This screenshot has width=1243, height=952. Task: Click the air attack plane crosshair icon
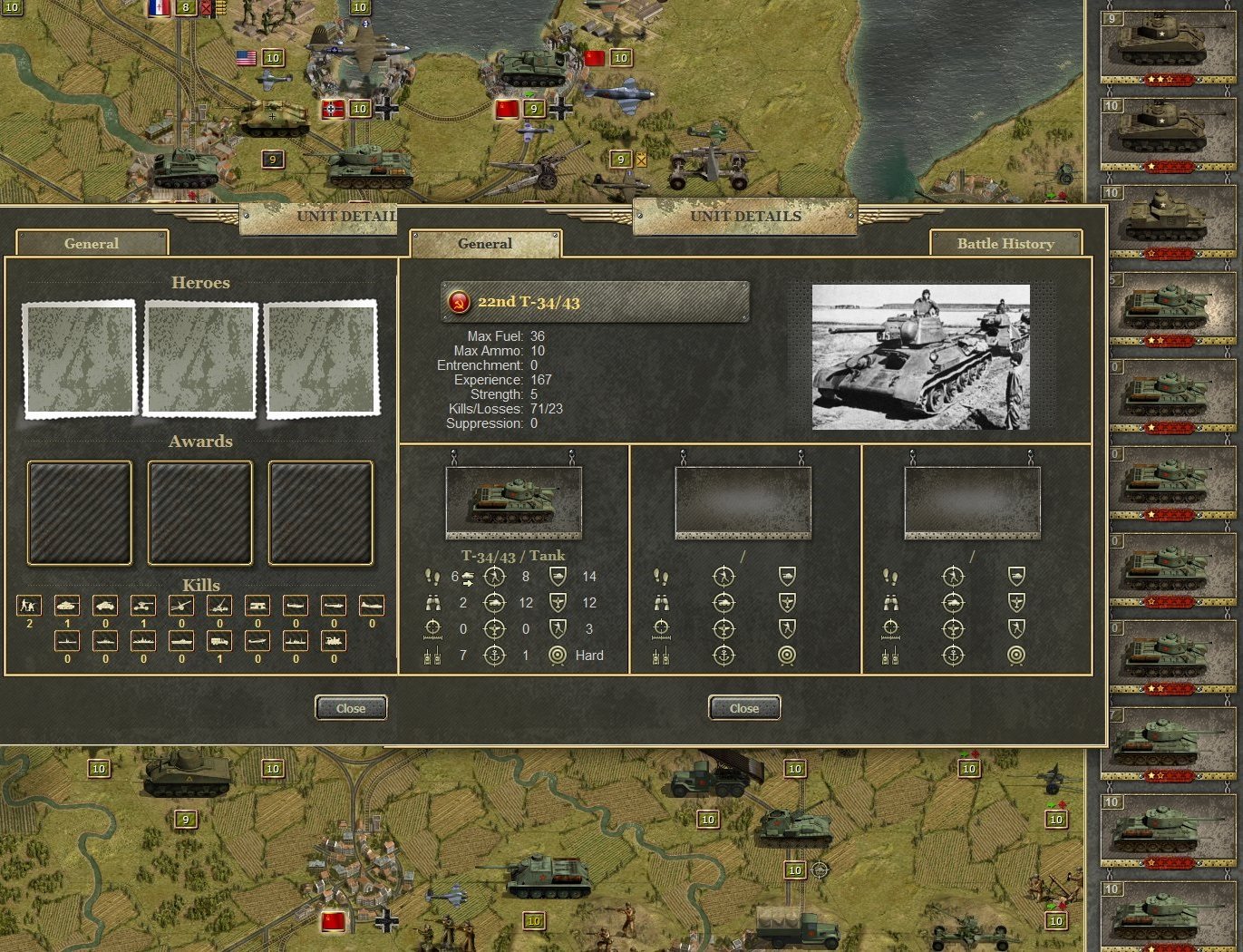click(x=495, y=628)
